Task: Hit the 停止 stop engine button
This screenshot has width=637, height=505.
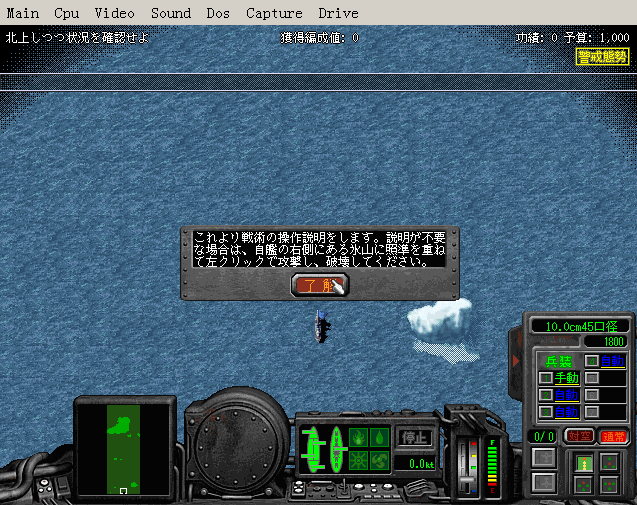Action: [414, 437]
